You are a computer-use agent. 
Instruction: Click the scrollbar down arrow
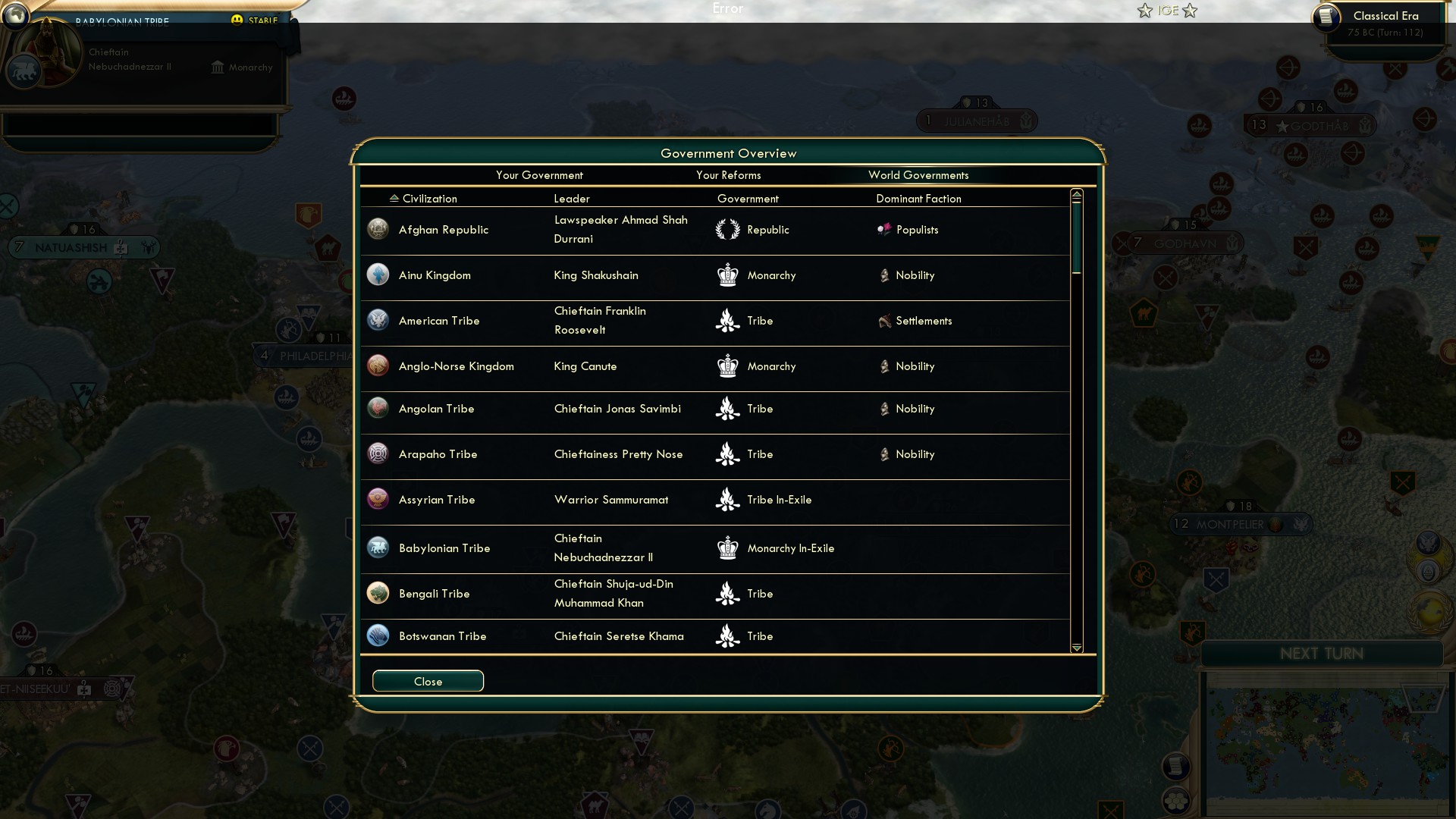click(1077, 648)
